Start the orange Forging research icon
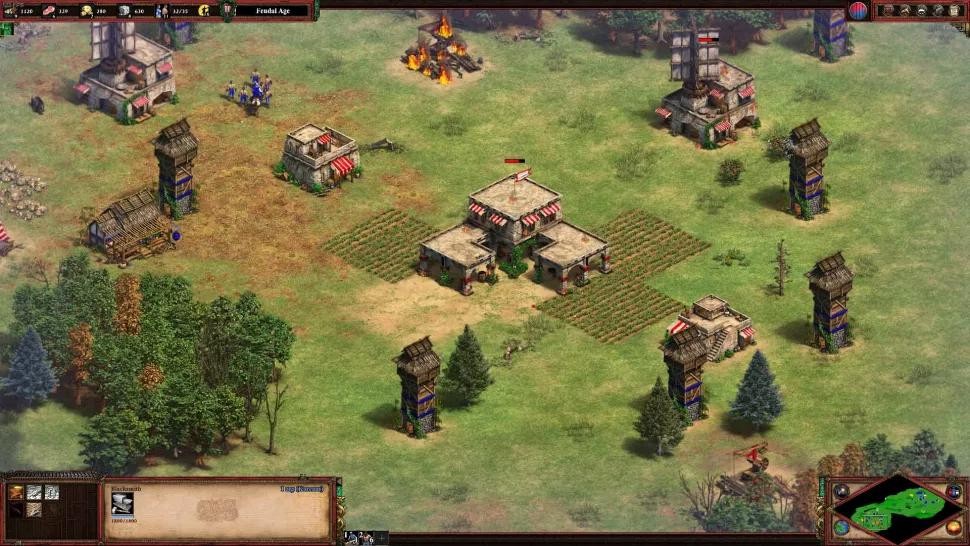Image resolution: width=970 pixels, height=546 pixels. pos(17,492)
